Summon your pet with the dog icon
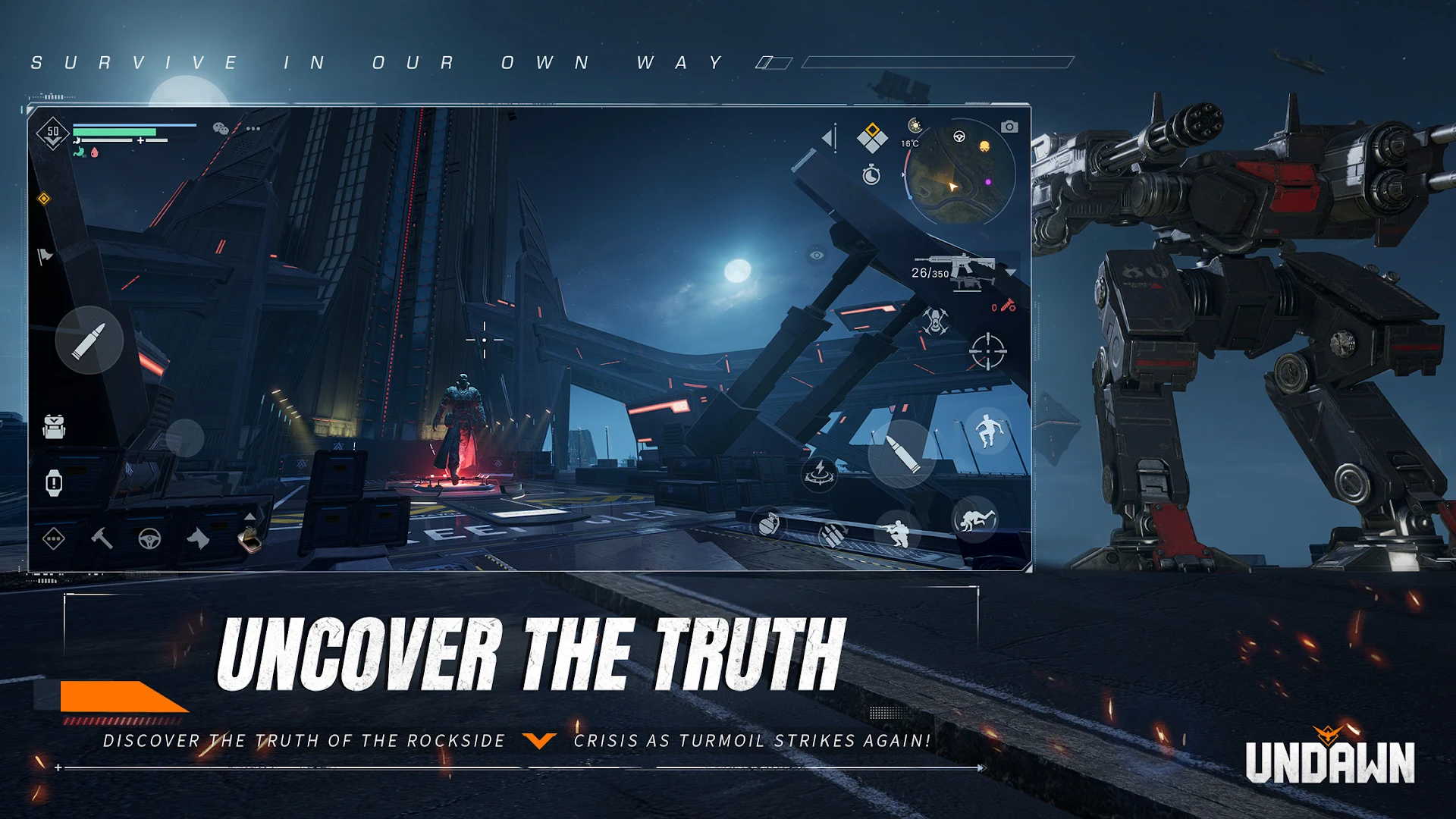This screenshot has width=1456, height=819. 198,539
